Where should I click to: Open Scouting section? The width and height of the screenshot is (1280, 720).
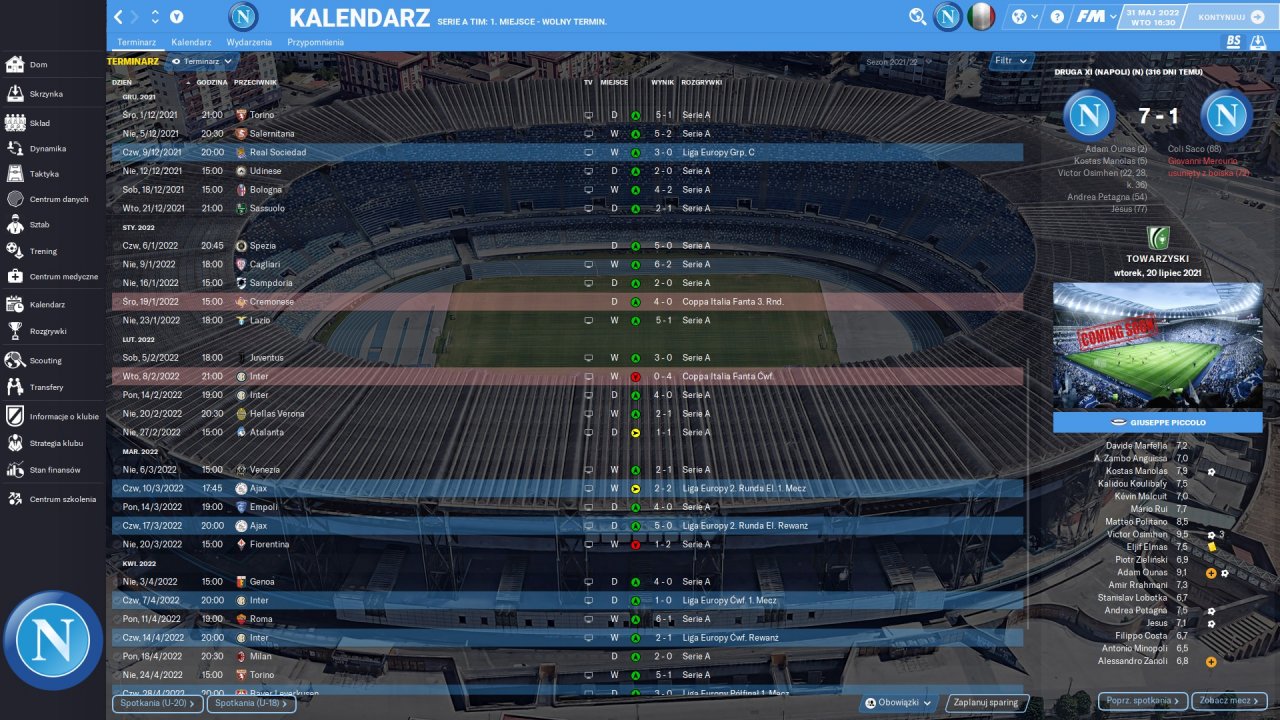click(x=45, y=360)
